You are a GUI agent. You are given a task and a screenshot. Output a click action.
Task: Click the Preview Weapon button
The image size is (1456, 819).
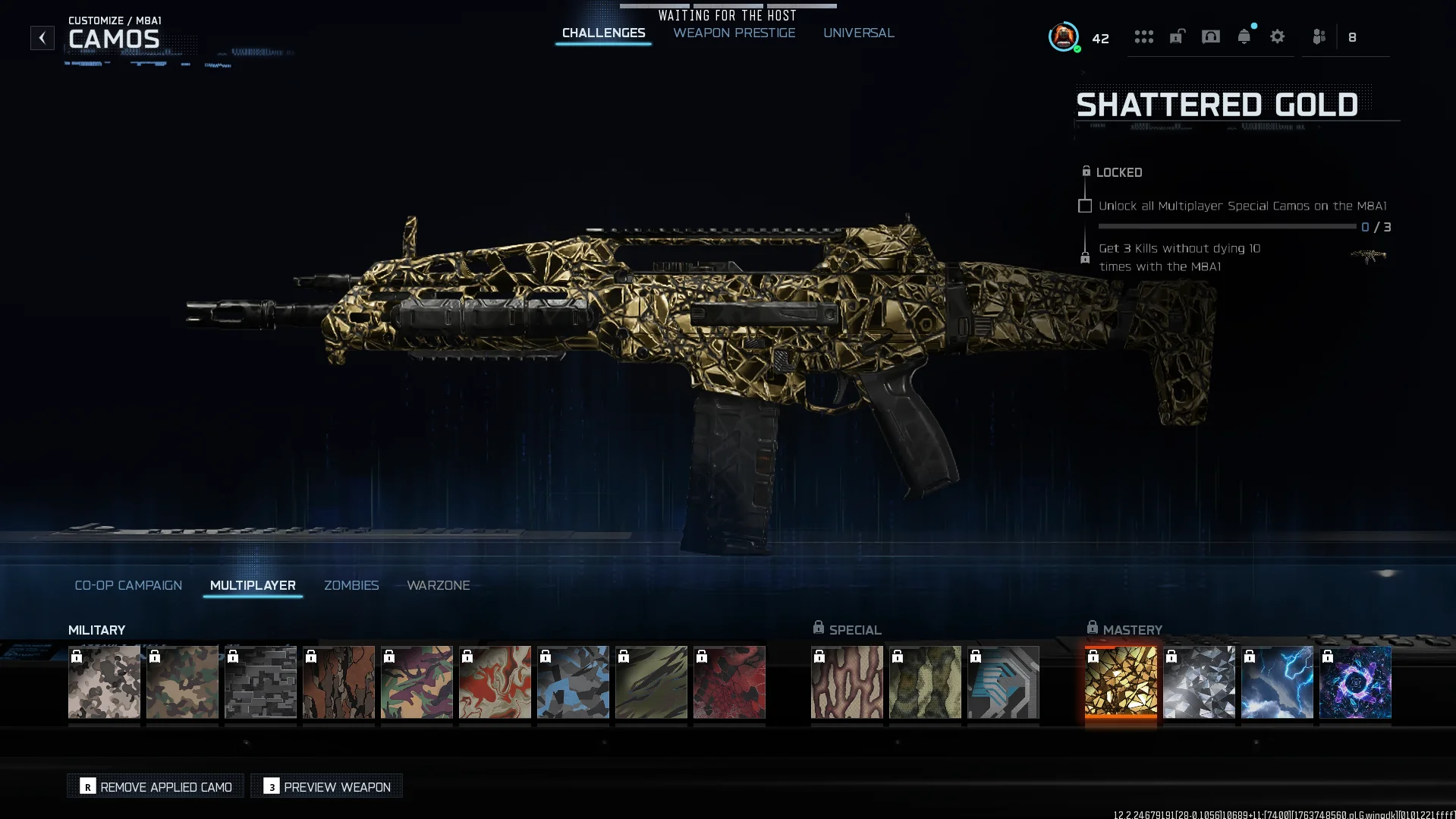325,786
